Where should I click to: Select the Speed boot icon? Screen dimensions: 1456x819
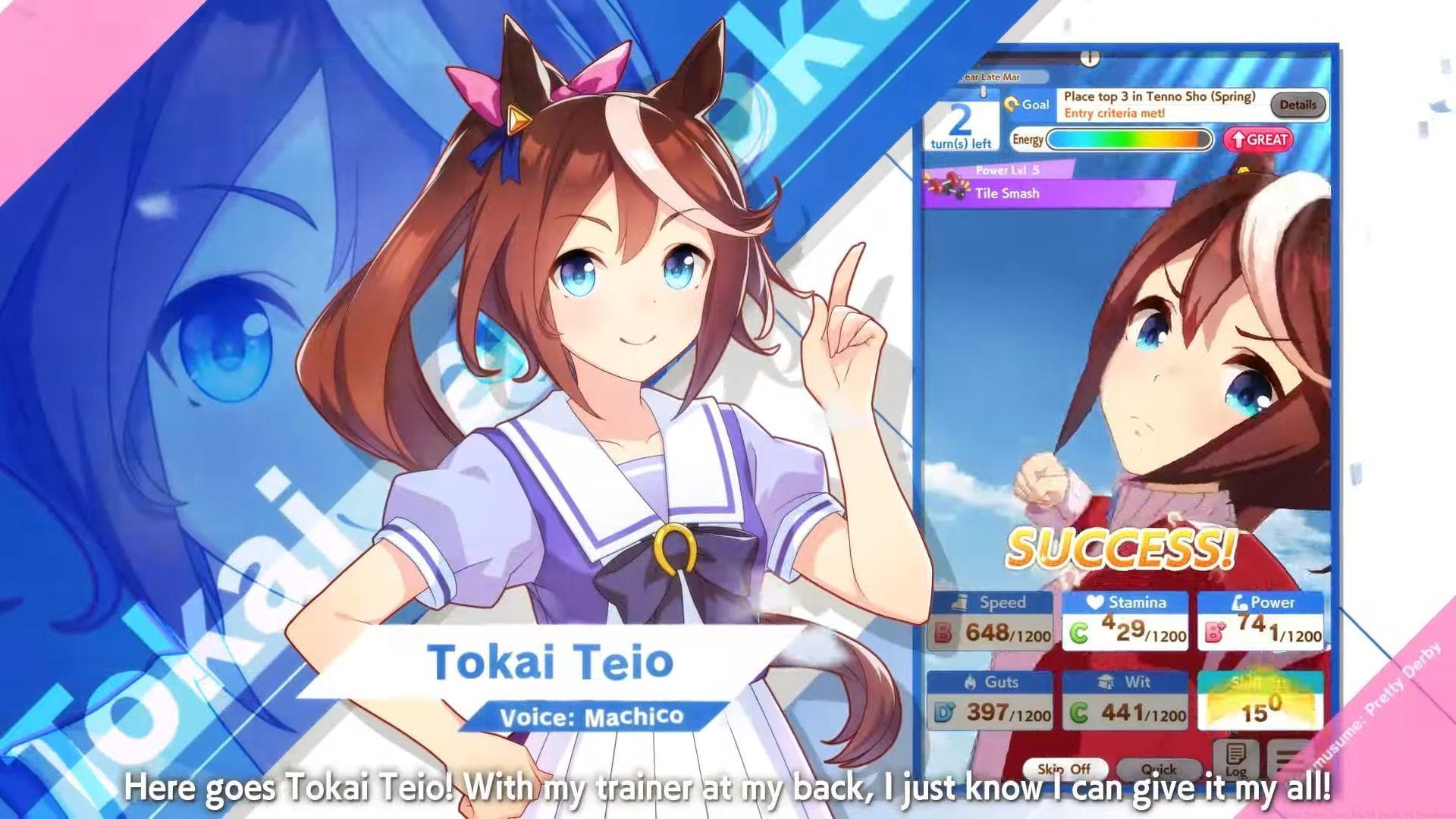point(962,603)
